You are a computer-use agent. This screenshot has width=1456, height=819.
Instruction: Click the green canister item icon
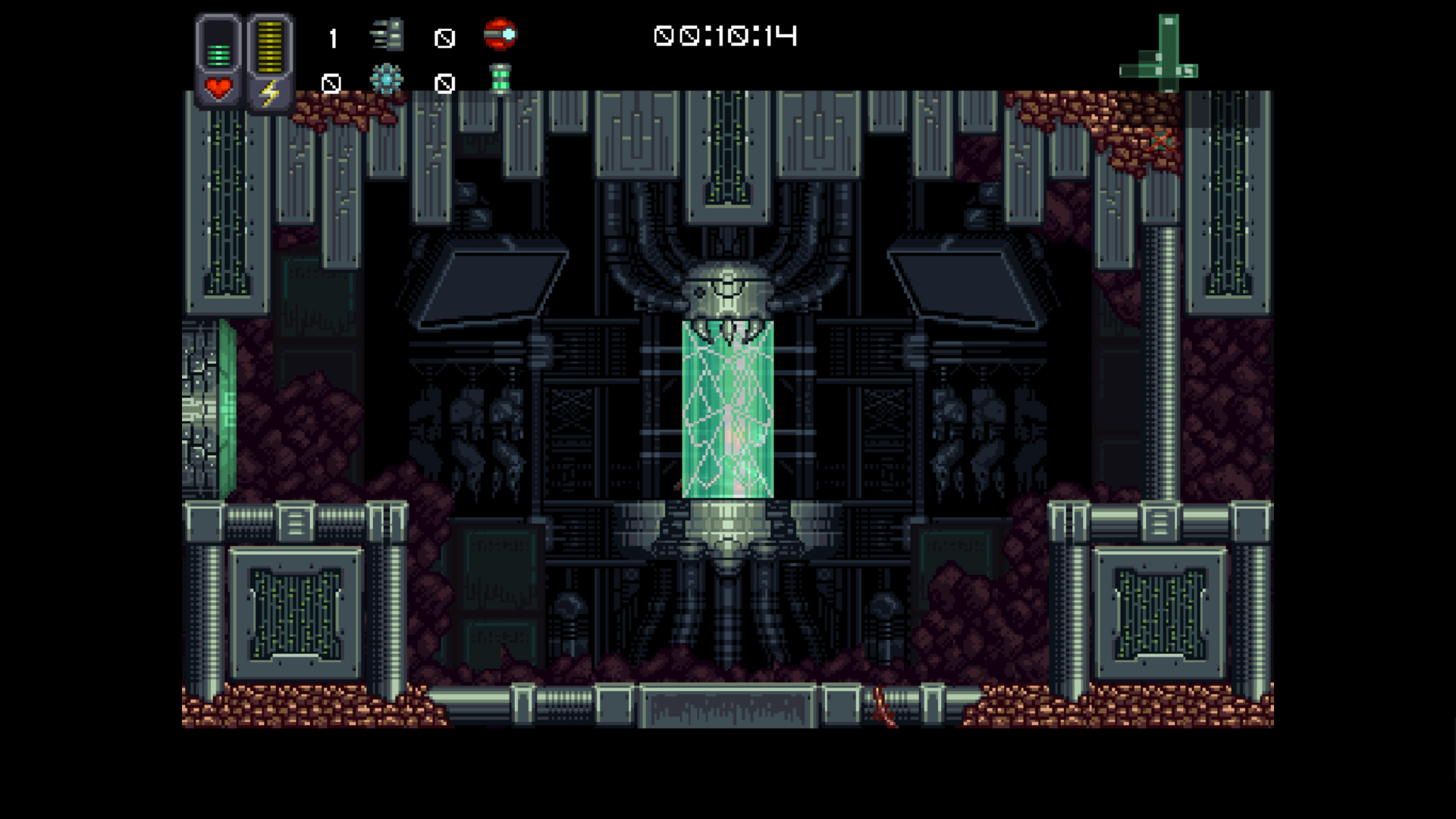[x=500, y=79]
